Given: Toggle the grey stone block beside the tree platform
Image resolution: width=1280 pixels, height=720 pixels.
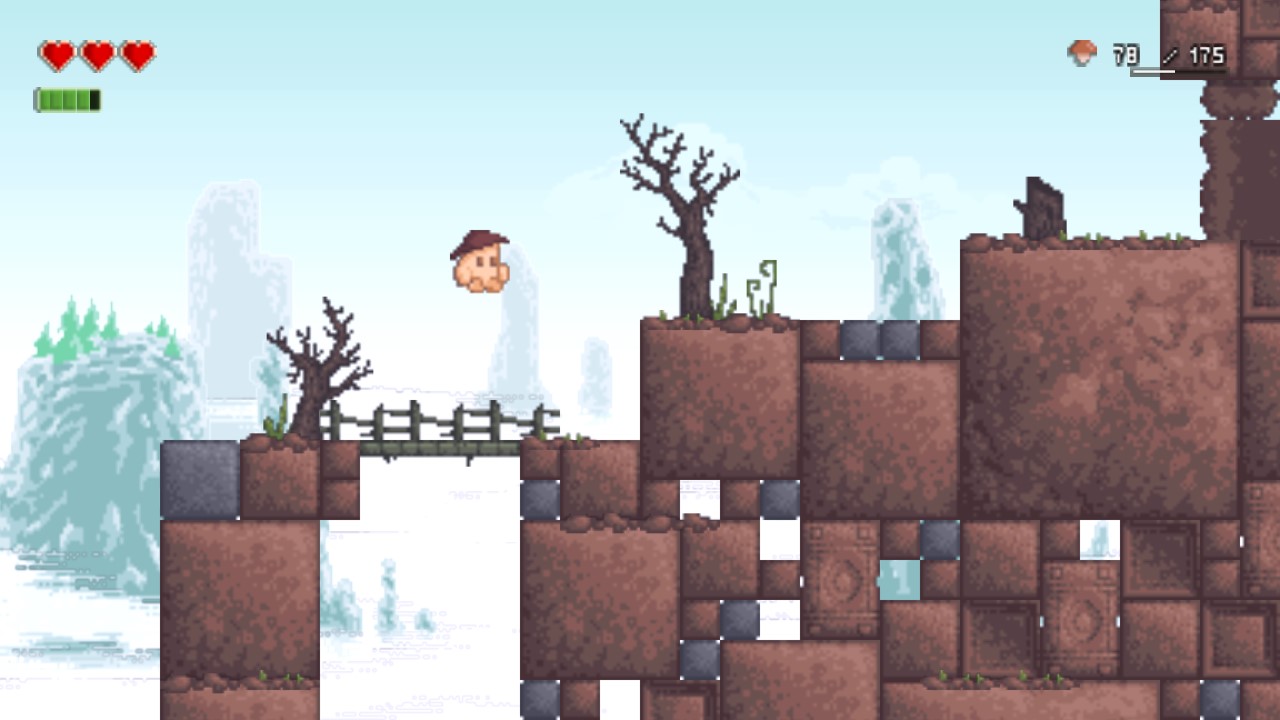Looking at the screenshot, I should [x=858, y=340].
